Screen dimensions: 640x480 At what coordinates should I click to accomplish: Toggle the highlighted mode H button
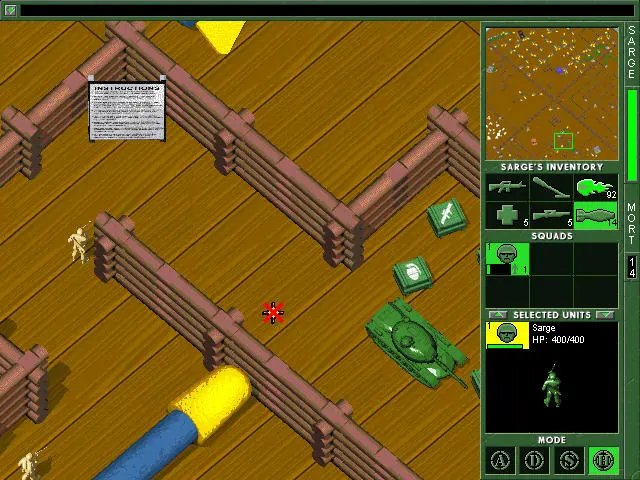point(603,461)
